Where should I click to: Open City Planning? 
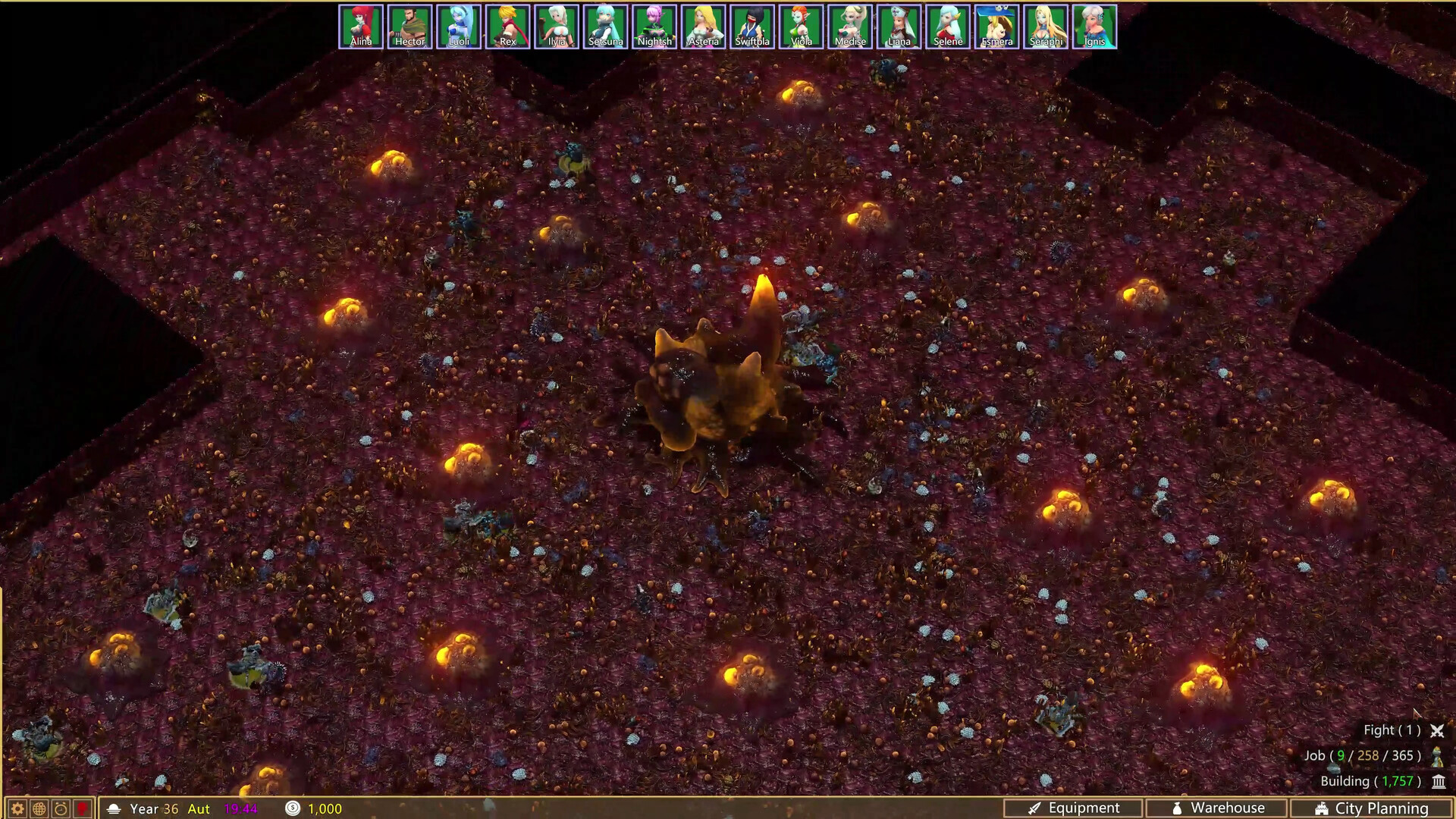pos(1373,808)
